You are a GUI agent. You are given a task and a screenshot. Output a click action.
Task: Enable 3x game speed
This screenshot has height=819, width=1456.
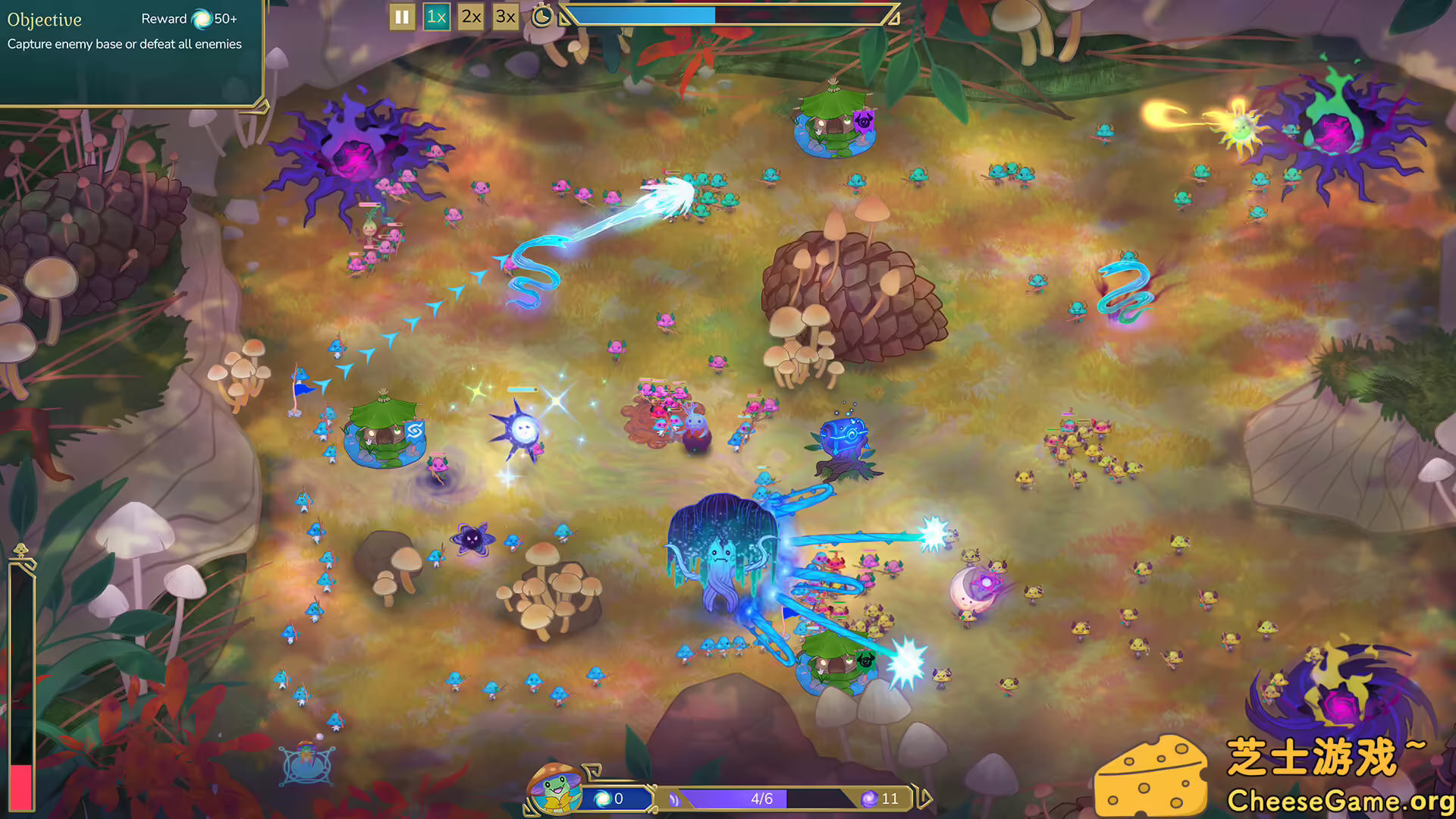(505, 17)
